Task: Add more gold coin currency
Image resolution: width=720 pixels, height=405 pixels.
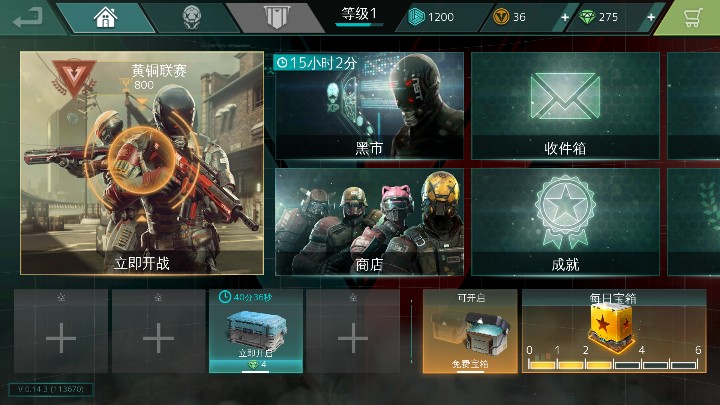Action: click(565, 17)
